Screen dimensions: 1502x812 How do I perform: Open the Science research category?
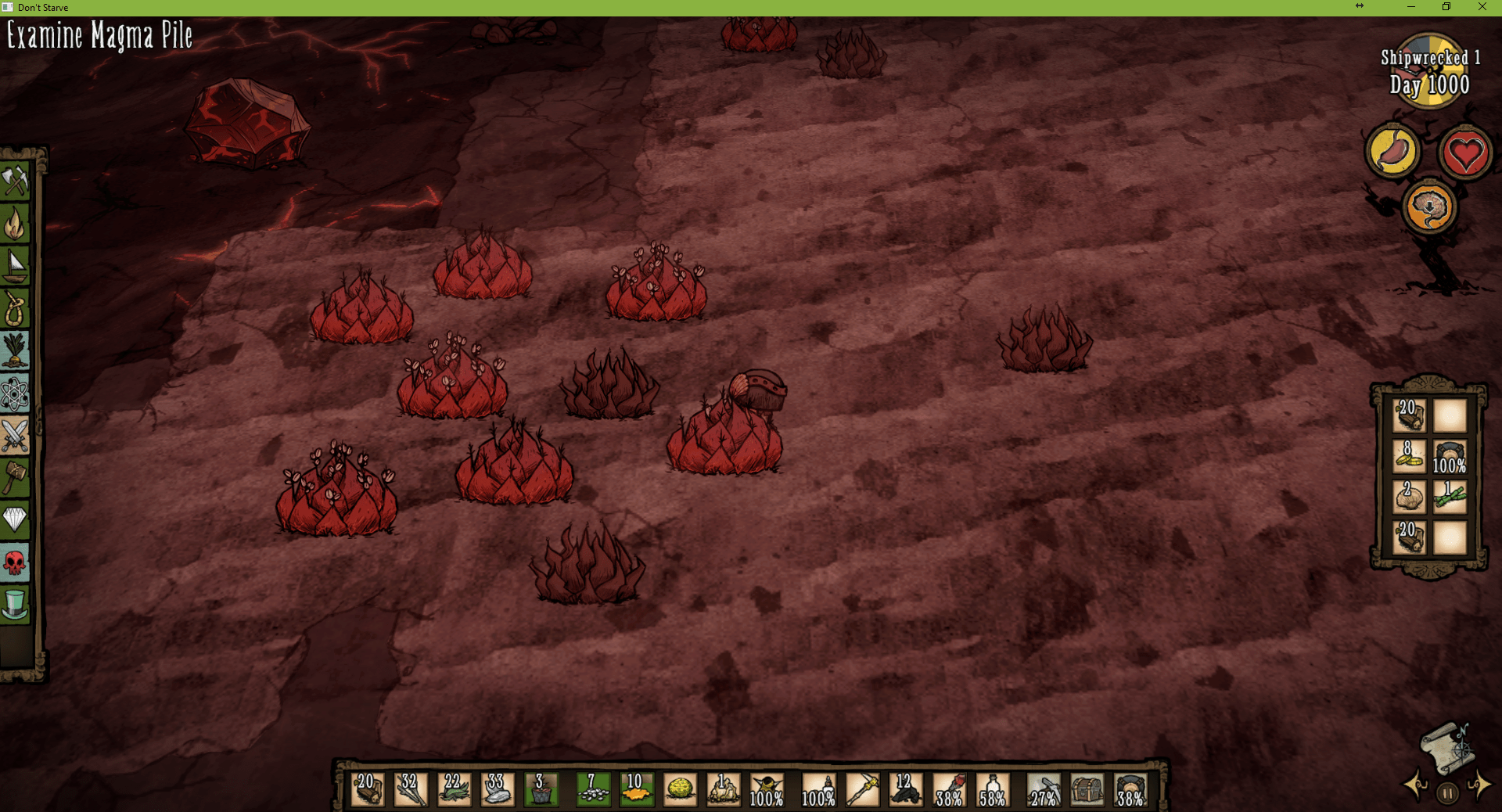(x=16, y=392)
